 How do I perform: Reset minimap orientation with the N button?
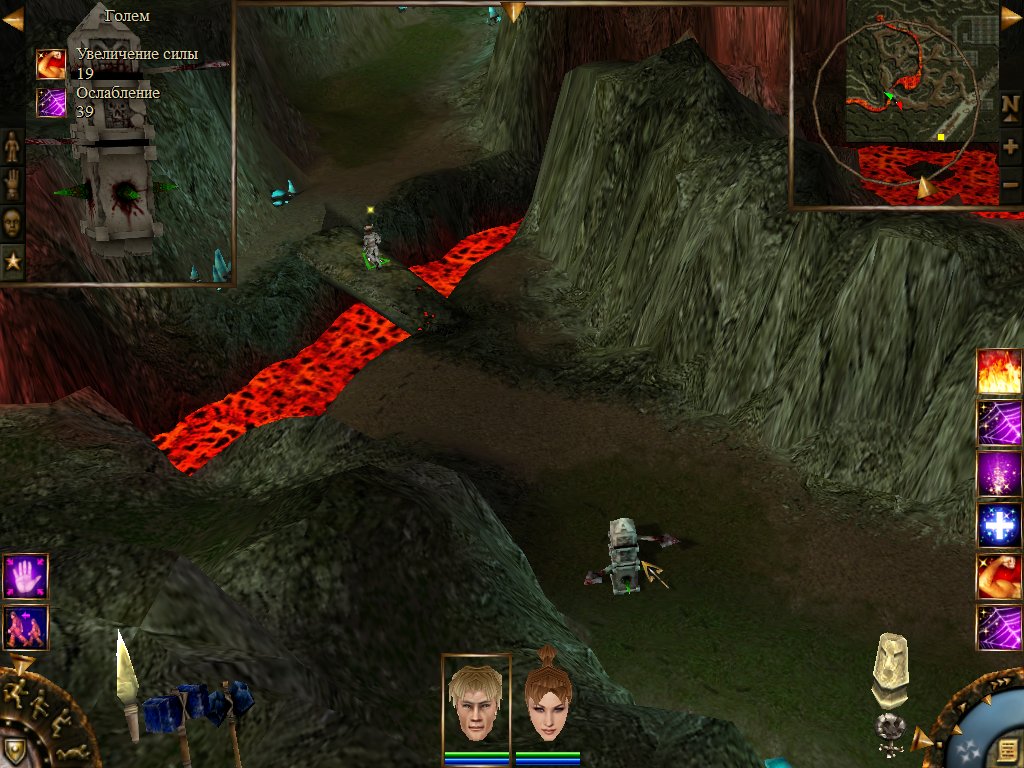tap(1010, 105)
